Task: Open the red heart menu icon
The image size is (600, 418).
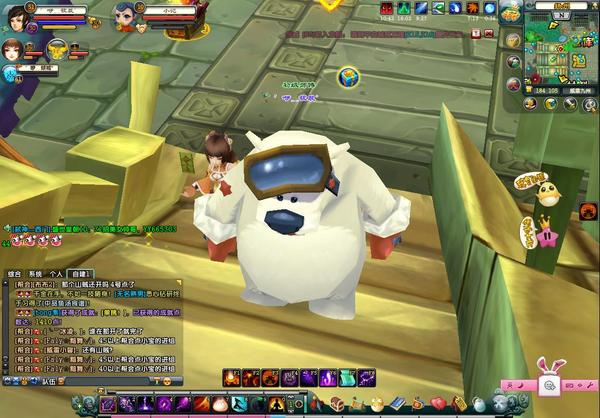Action: coord(438,403)
